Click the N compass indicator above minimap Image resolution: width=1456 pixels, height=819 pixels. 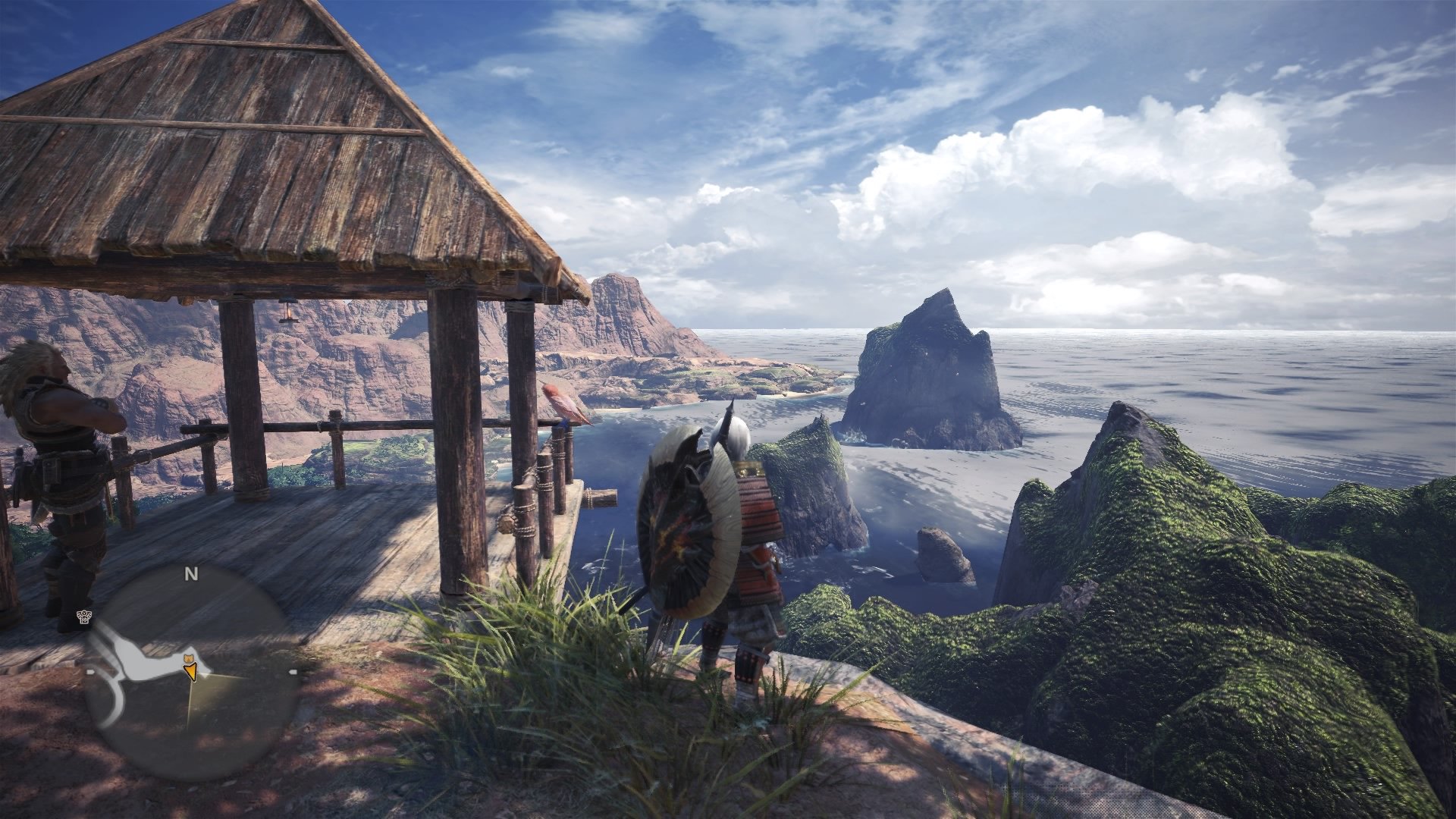pyautogui.click(x=191, y=574)
